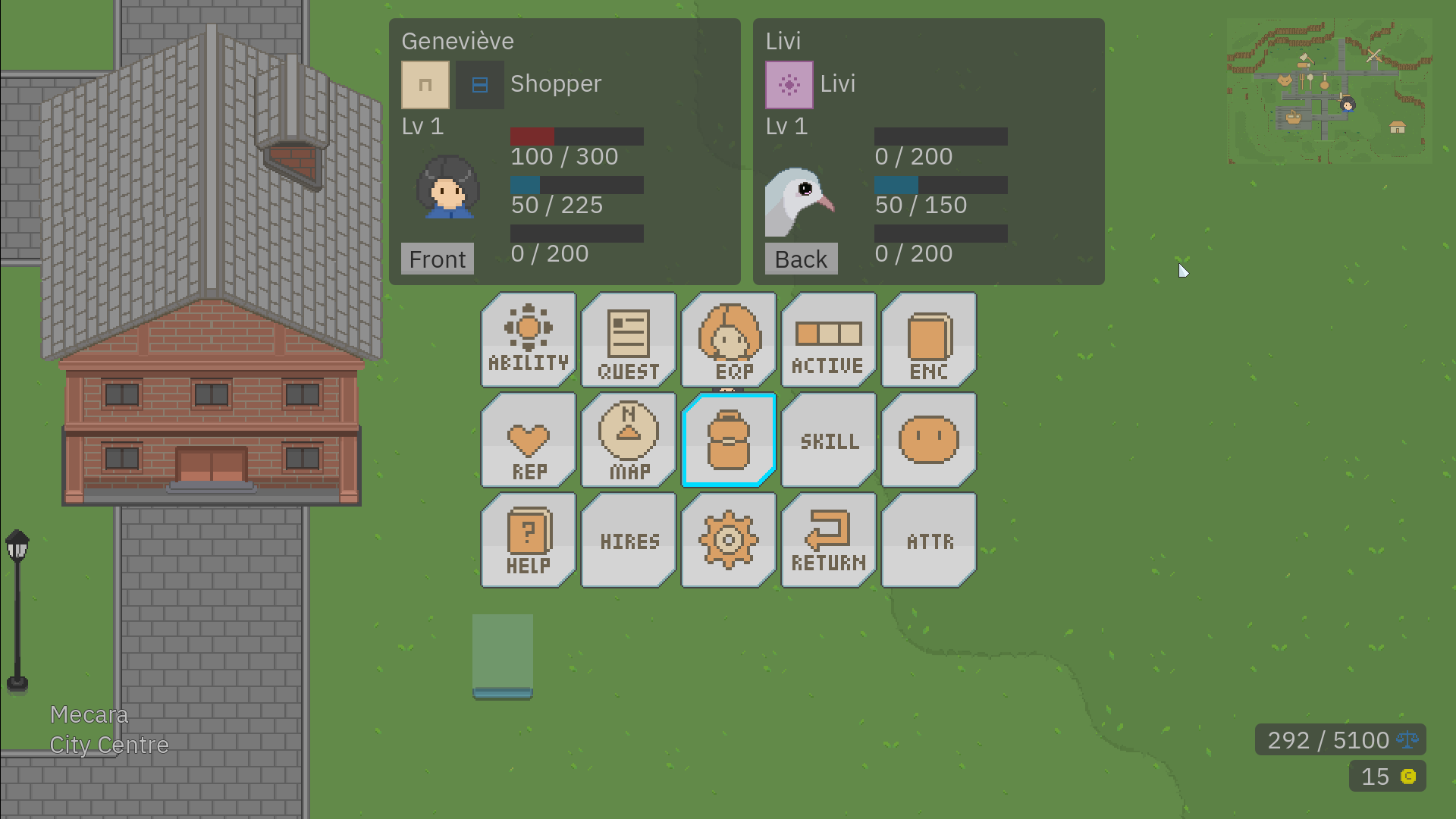This screenshot has height=819, width=1456.
Task: Click the ATTR attributes panel
Action: 928,539
